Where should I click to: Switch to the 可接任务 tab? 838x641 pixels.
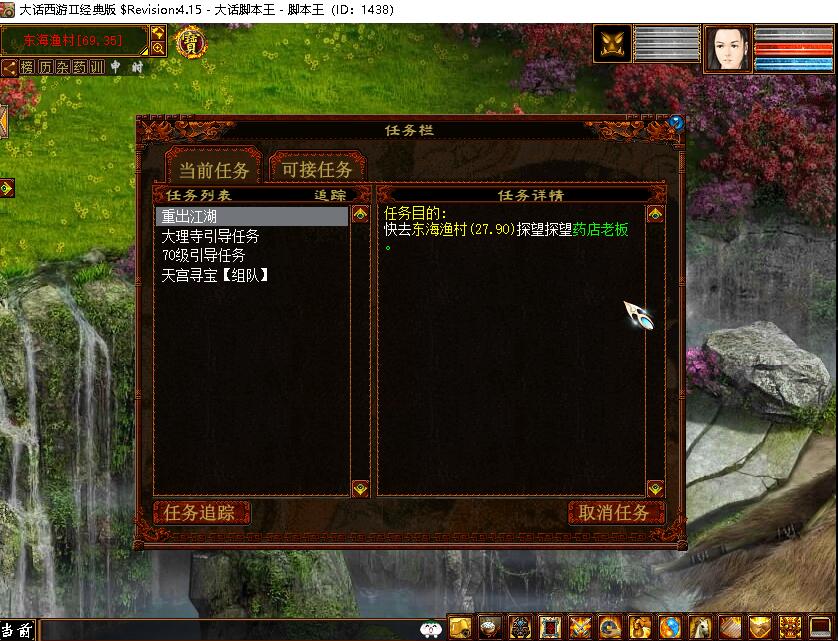click(316, 169)
